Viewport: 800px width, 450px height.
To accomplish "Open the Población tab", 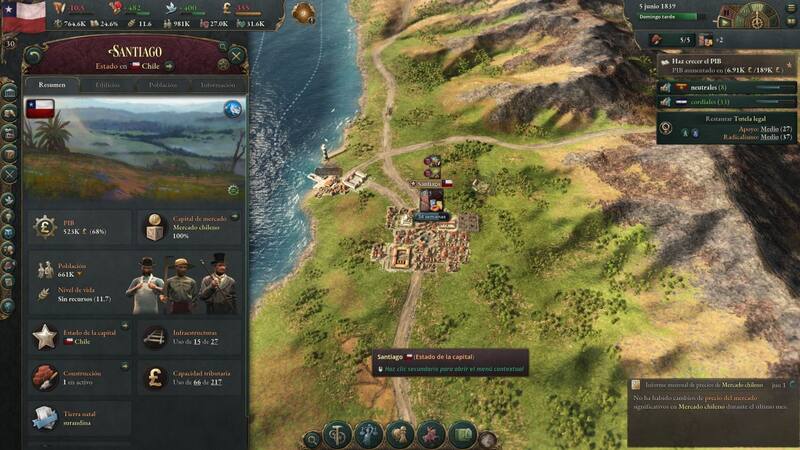I will (162, 85).
